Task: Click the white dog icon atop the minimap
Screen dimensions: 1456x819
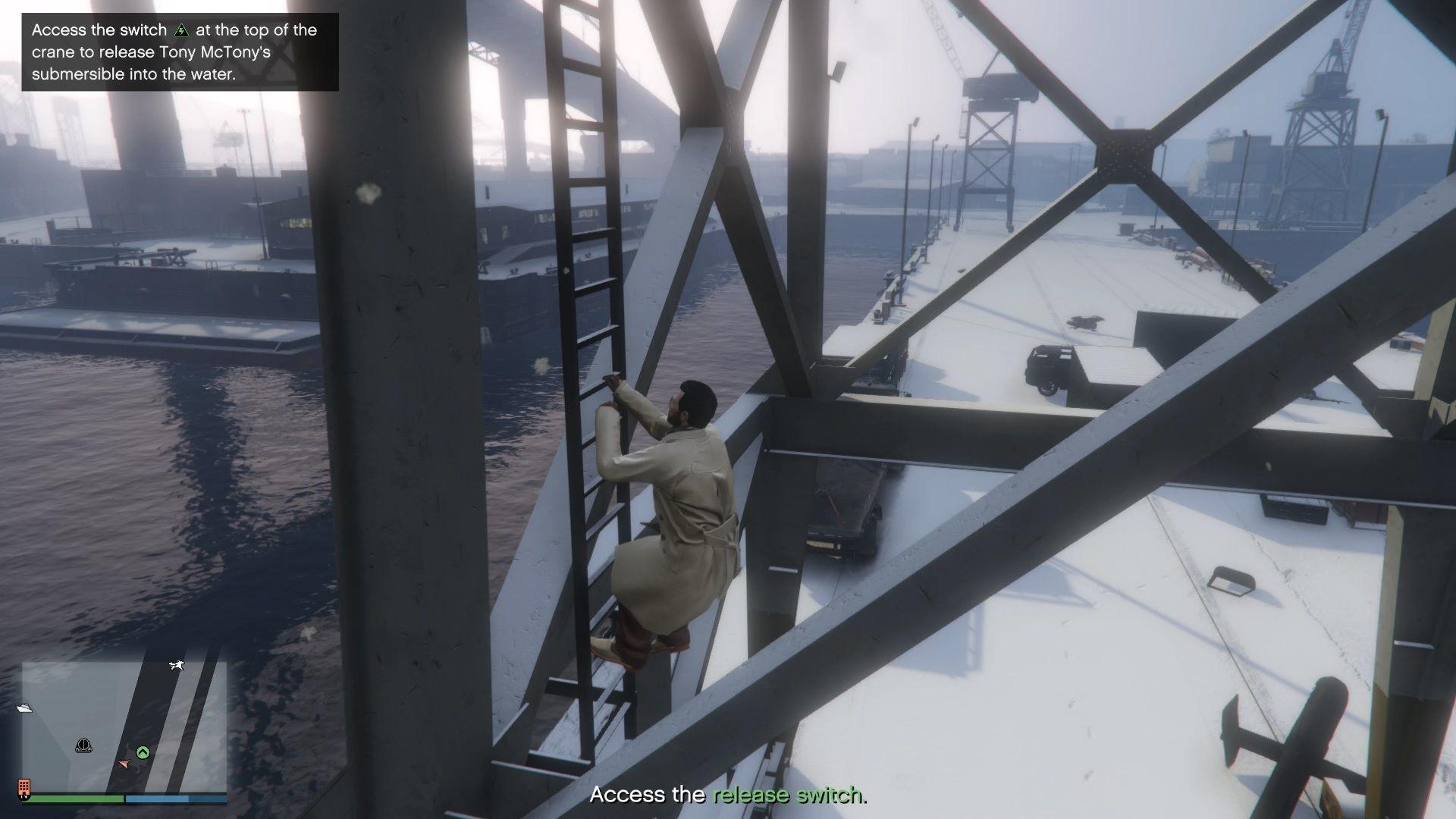Action: [x=177, y=665]
